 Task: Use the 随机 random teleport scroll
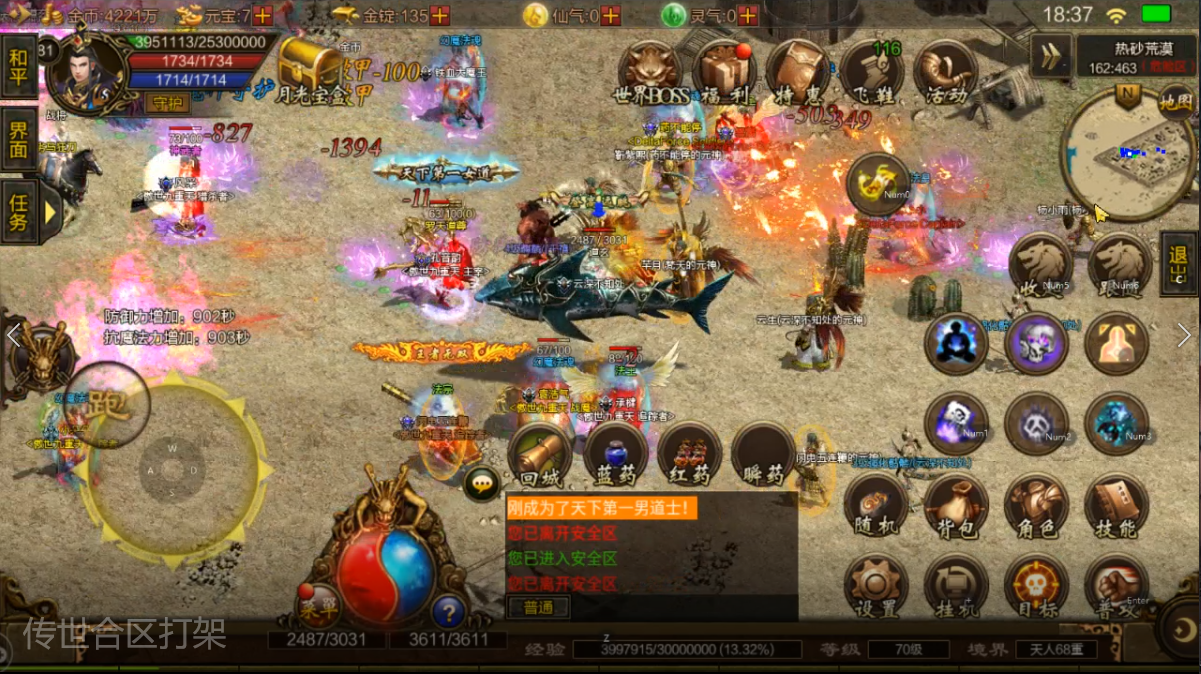tap(876, 507)
